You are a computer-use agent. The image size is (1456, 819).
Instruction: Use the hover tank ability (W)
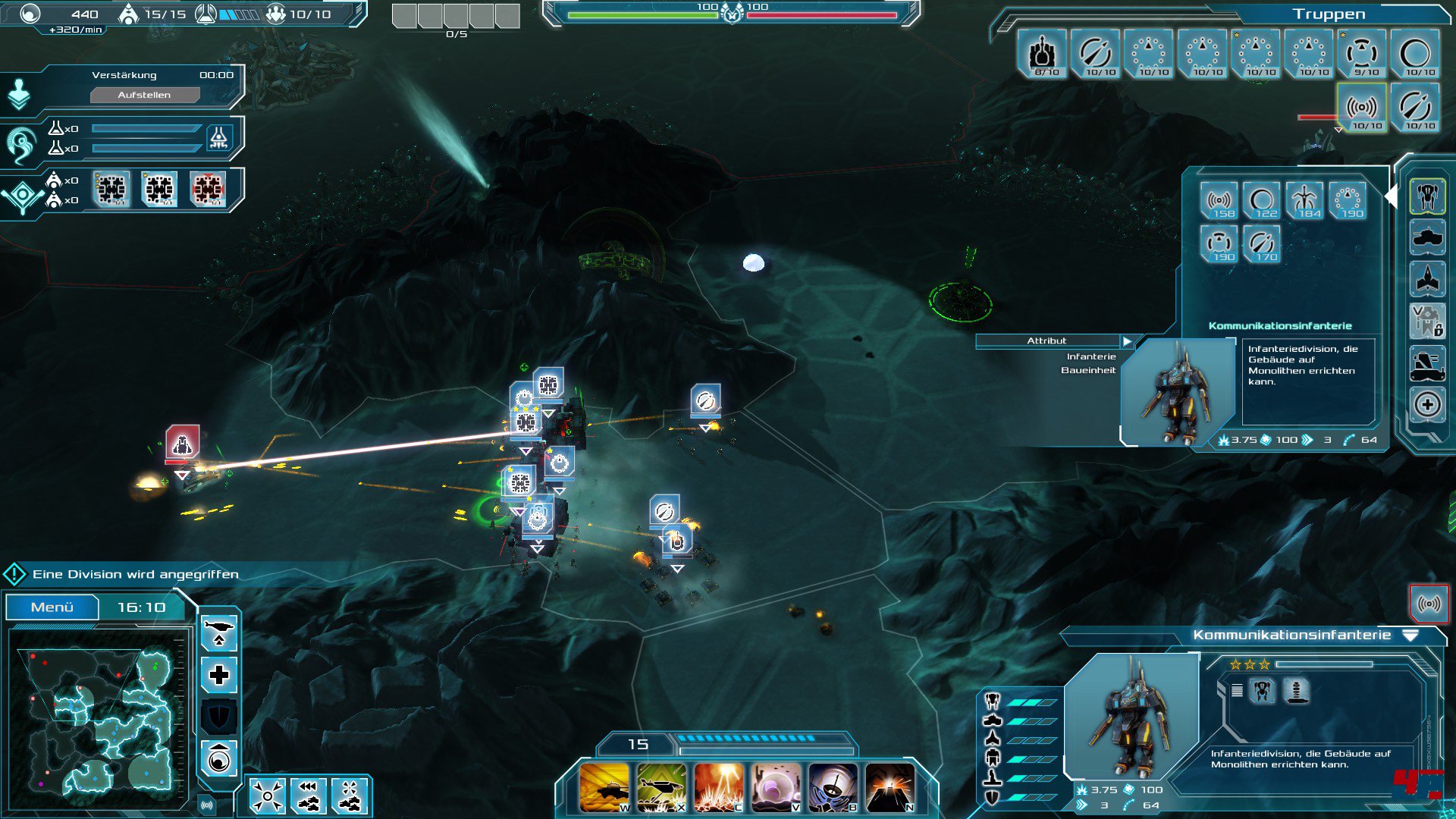click(x=604, y=788)
